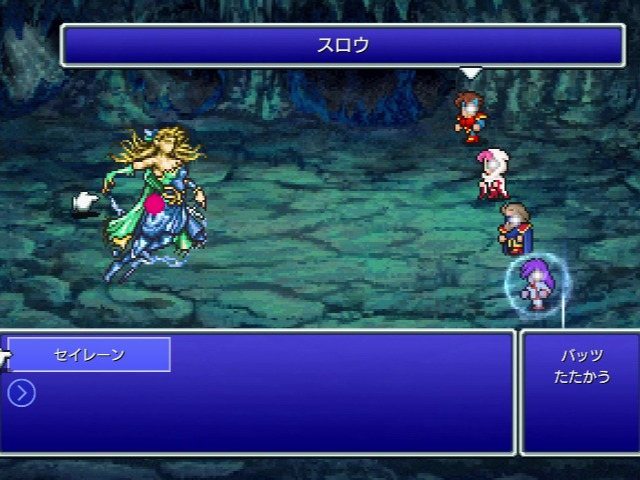Screen dimensions: 640x480
Task: Target the Siren enemy marked by the hand cursor
Action: tap(155, 205)
